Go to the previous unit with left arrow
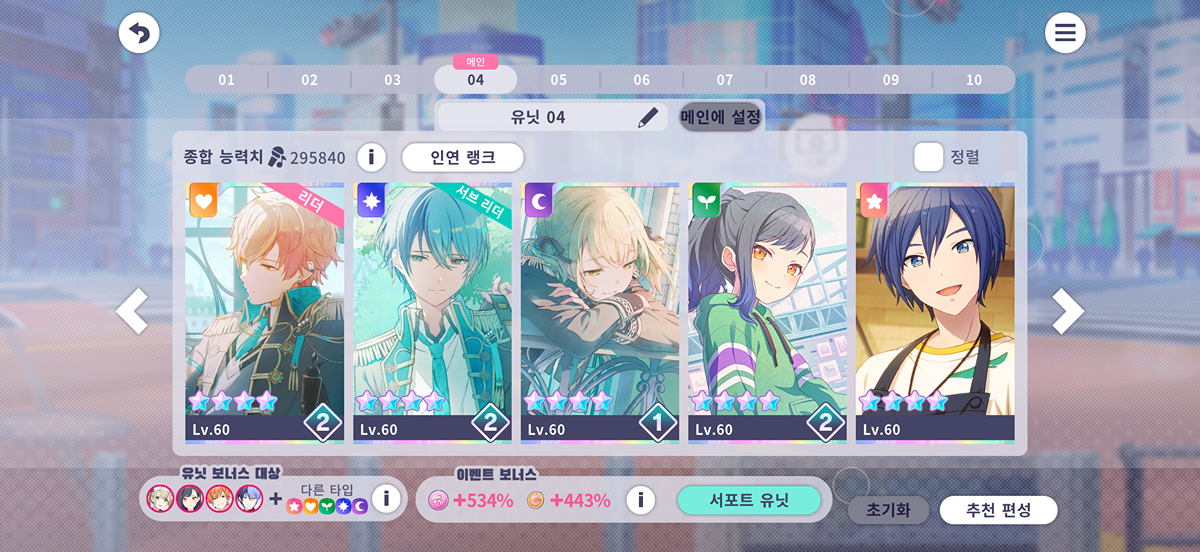 coord(132,312)
